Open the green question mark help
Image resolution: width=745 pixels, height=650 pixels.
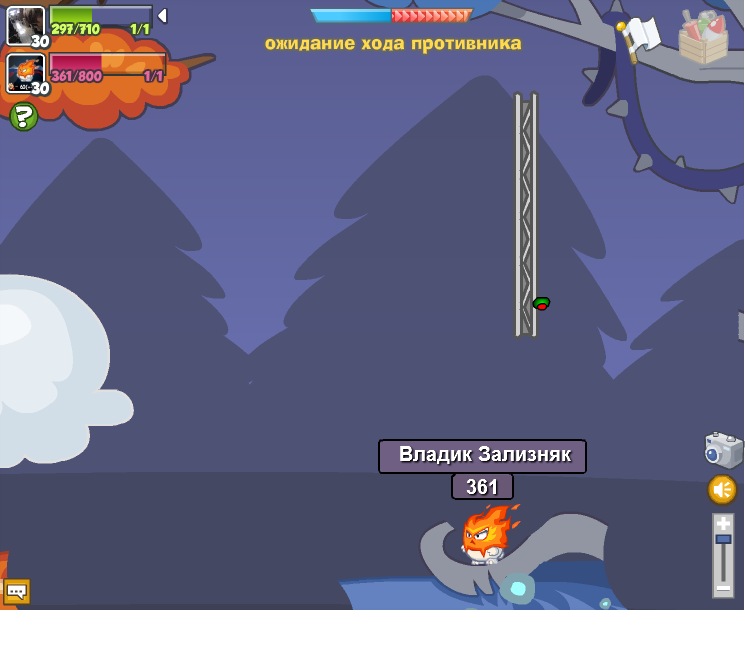(23, 117)
